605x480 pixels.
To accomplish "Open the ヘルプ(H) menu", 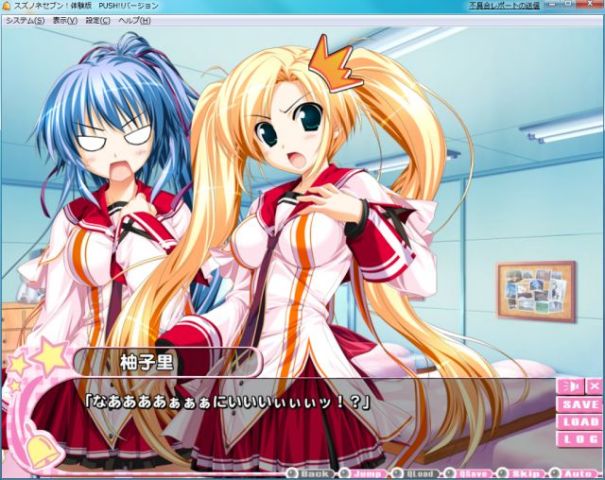I will (134, 20).
